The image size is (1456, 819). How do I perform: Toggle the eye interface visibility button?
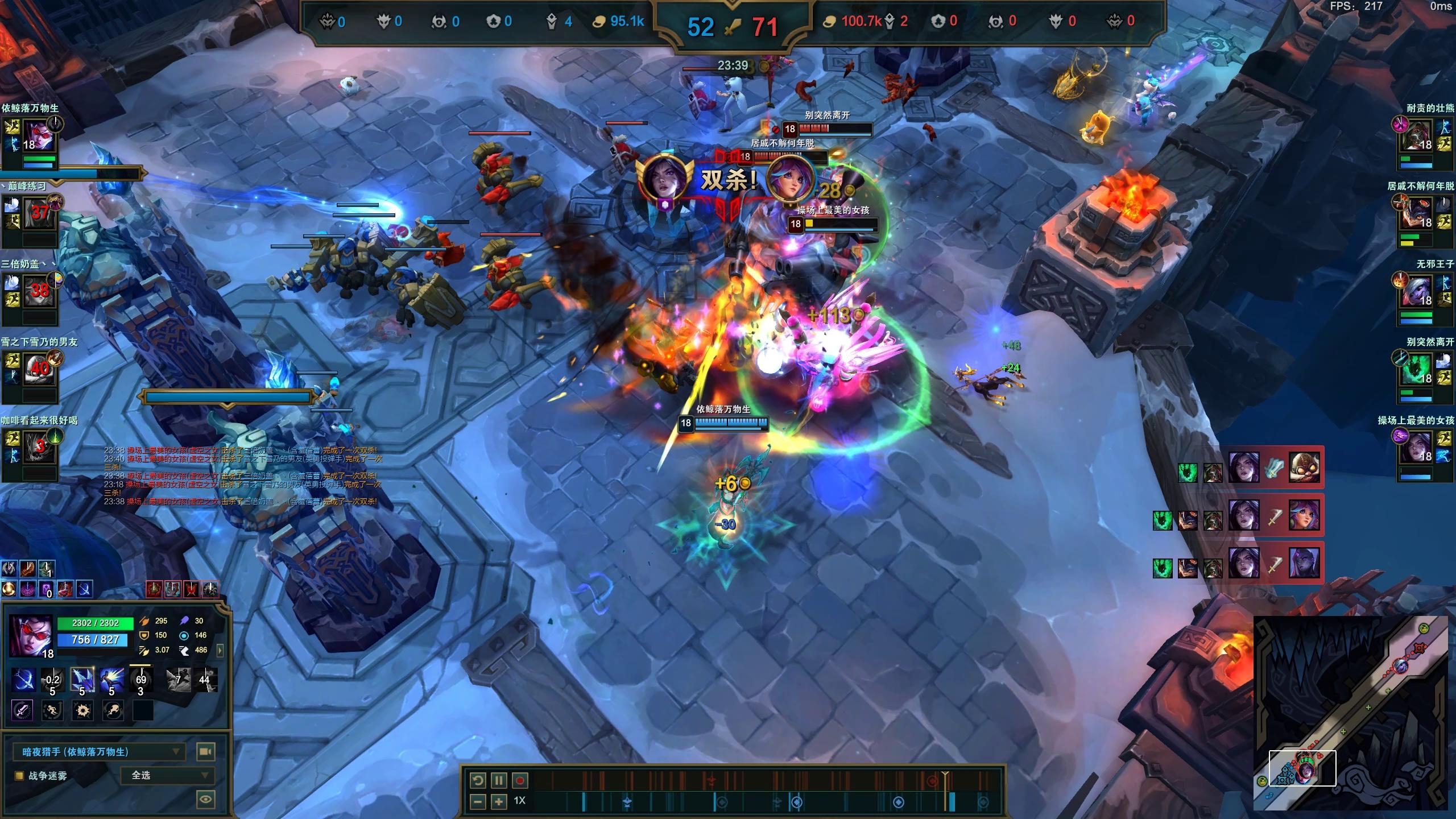coord(205,799)
